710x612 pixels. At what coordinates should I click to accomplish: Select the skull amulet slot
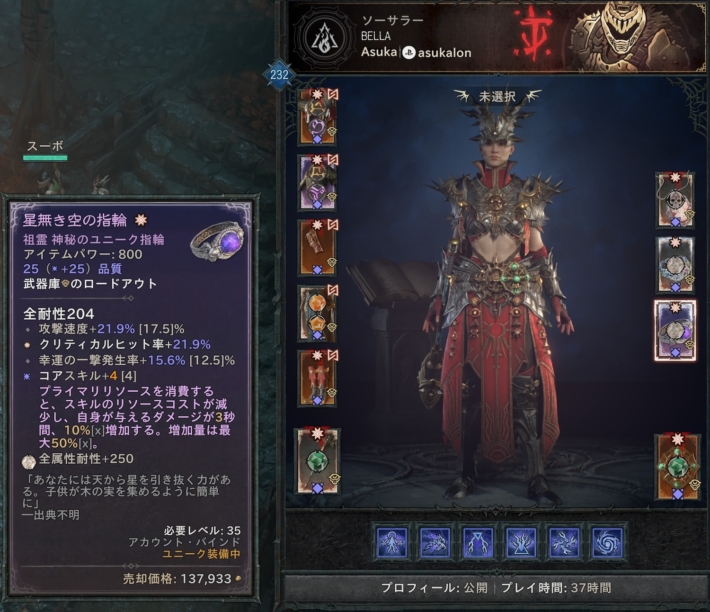click(x=675, y=199)
